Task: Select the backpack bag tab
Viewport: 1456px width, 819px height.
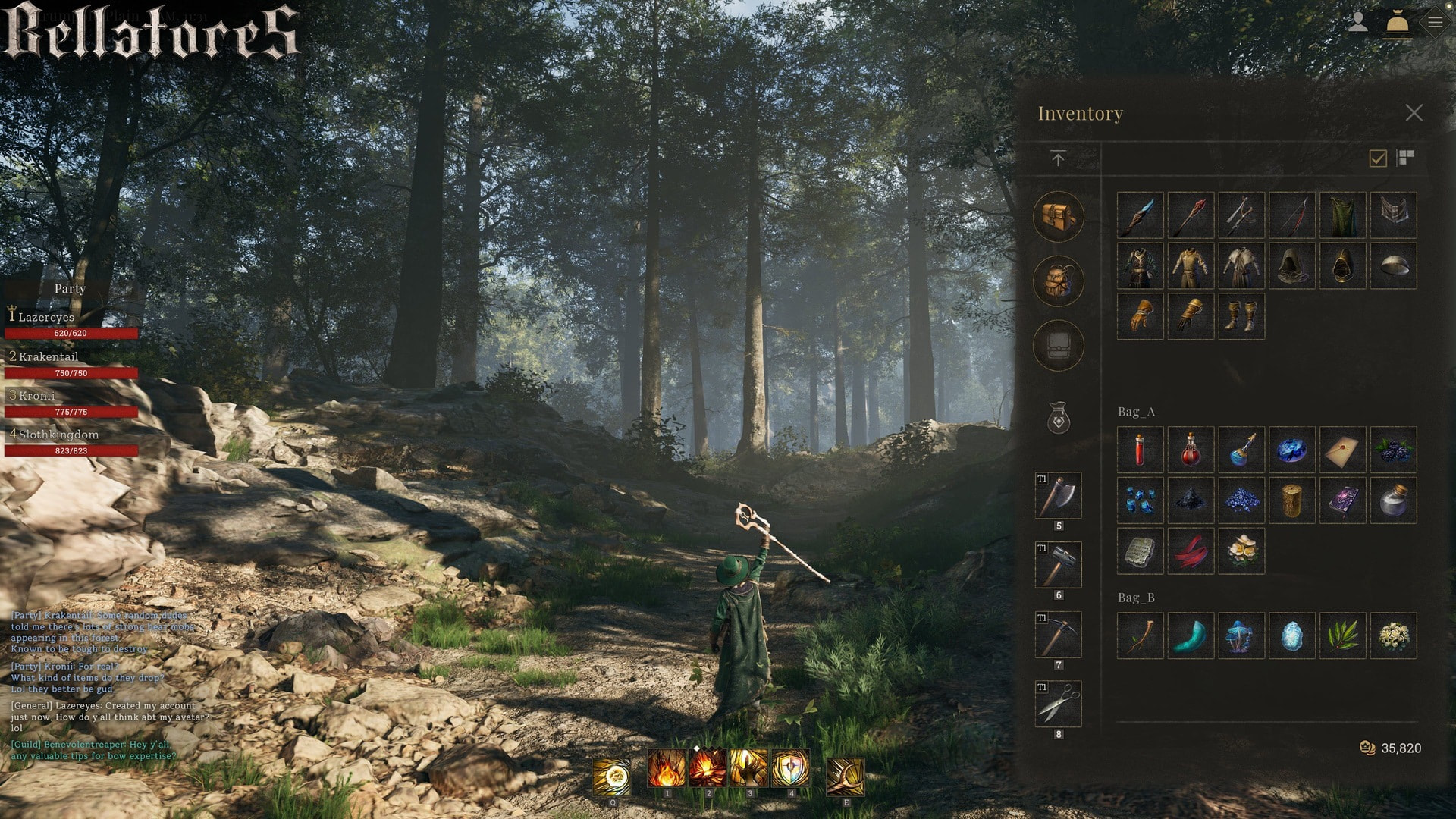Action: tap(1058, 281)
